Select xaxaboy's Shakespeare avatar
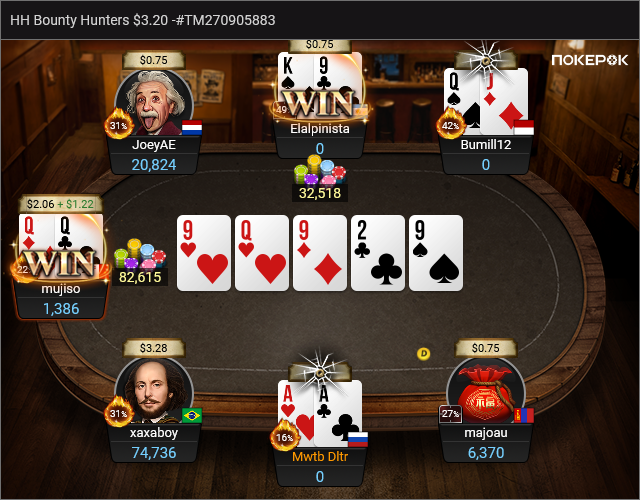The image size is (640, 500). point(154,391)
